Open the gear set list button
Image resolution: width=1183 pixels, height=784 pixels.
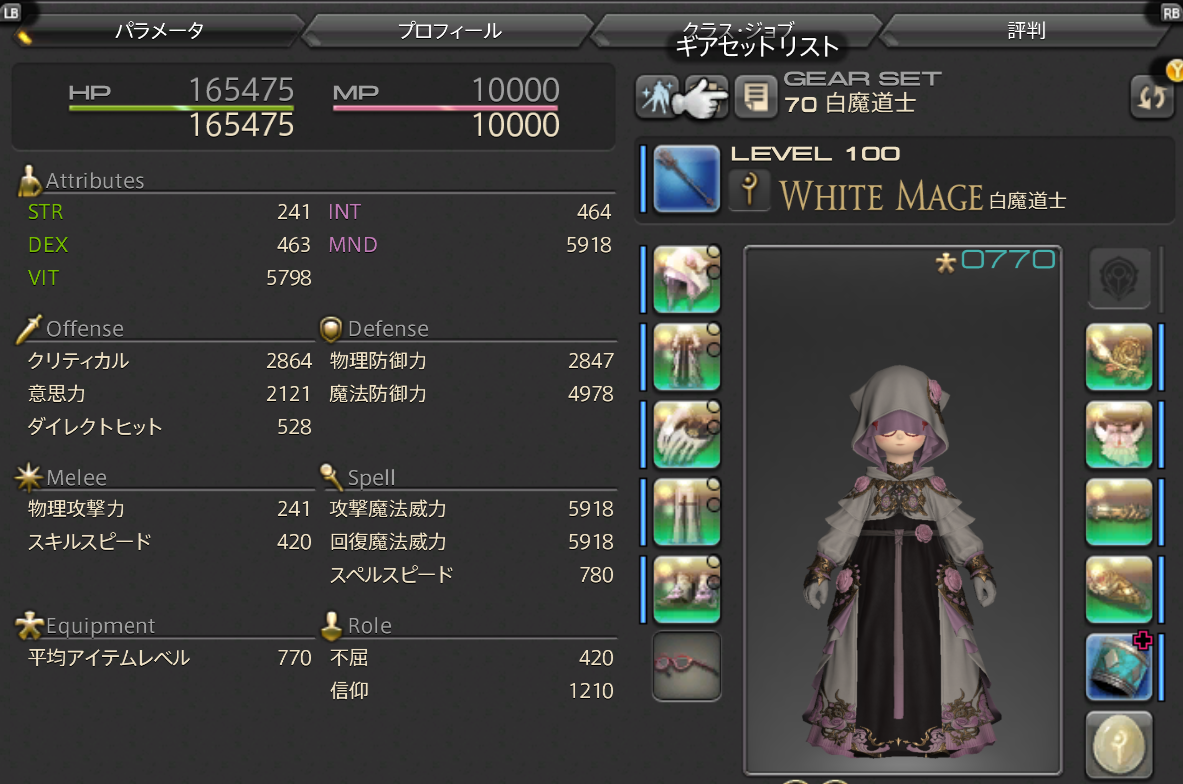704,98
